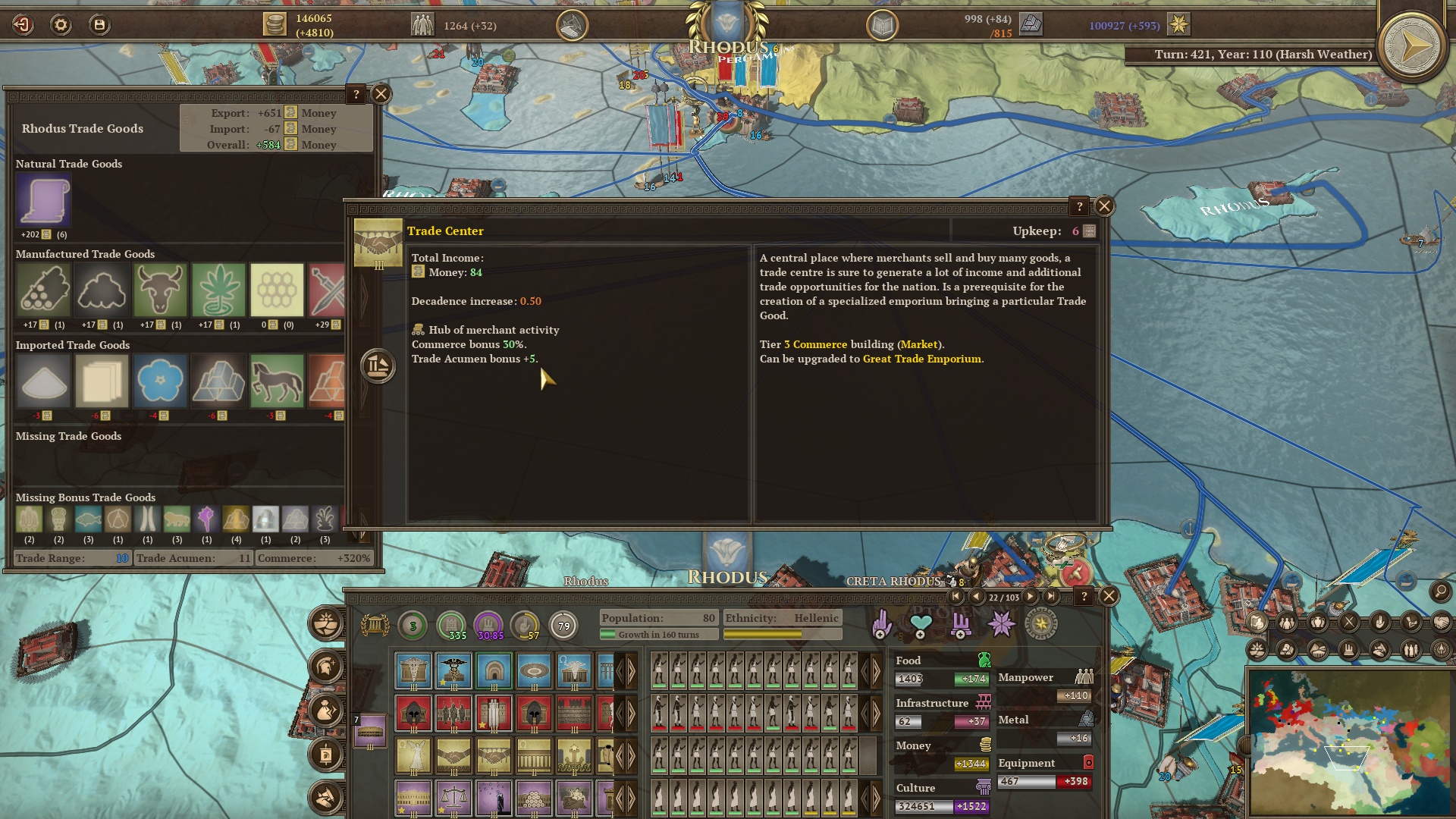This screenshot has height=819, width=1456.
Task: Close the Rhodus Trade Goods panel
Action: tap(381, 94)
